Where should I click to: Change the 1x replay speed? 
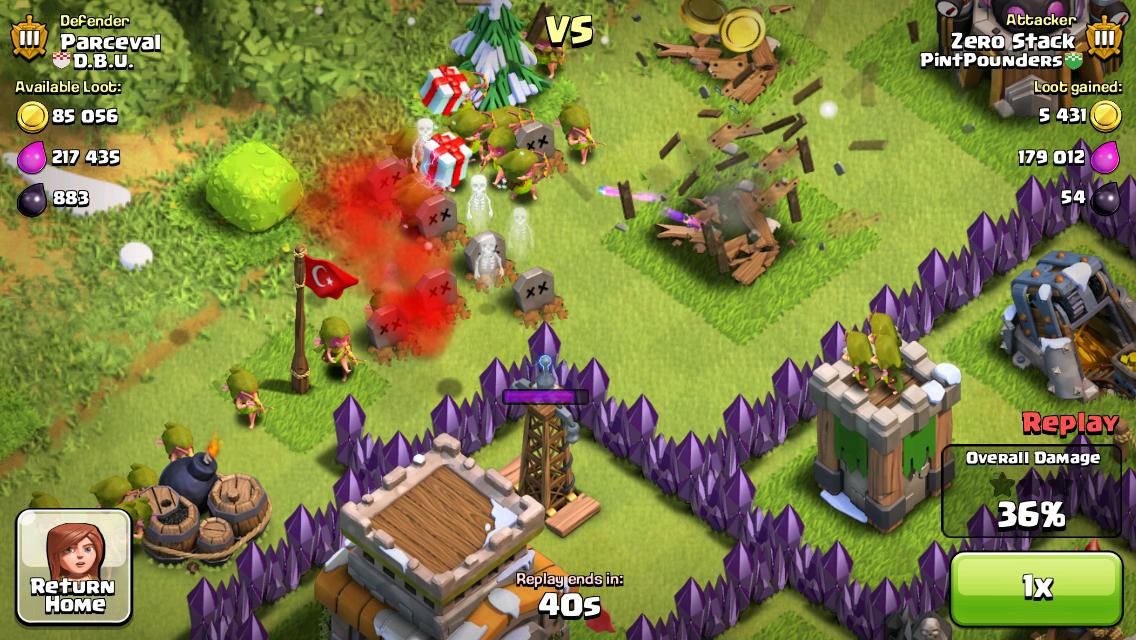(x=1036, y=588)
